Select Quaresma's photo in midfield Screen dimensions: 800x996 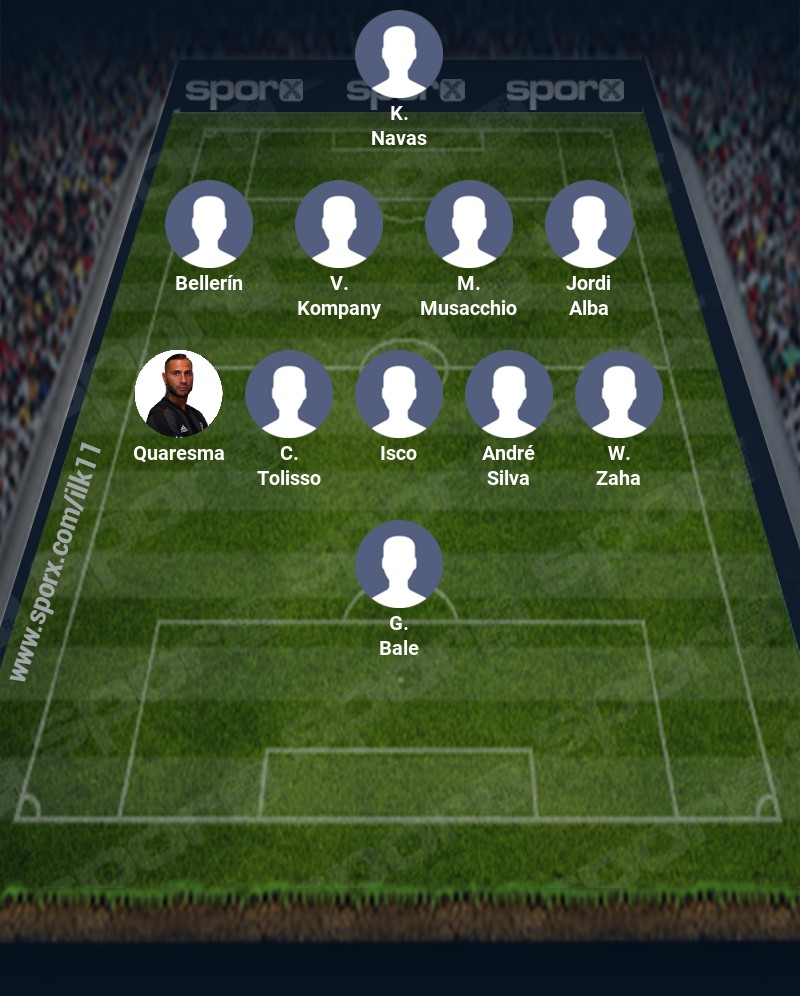click(179, 394)
